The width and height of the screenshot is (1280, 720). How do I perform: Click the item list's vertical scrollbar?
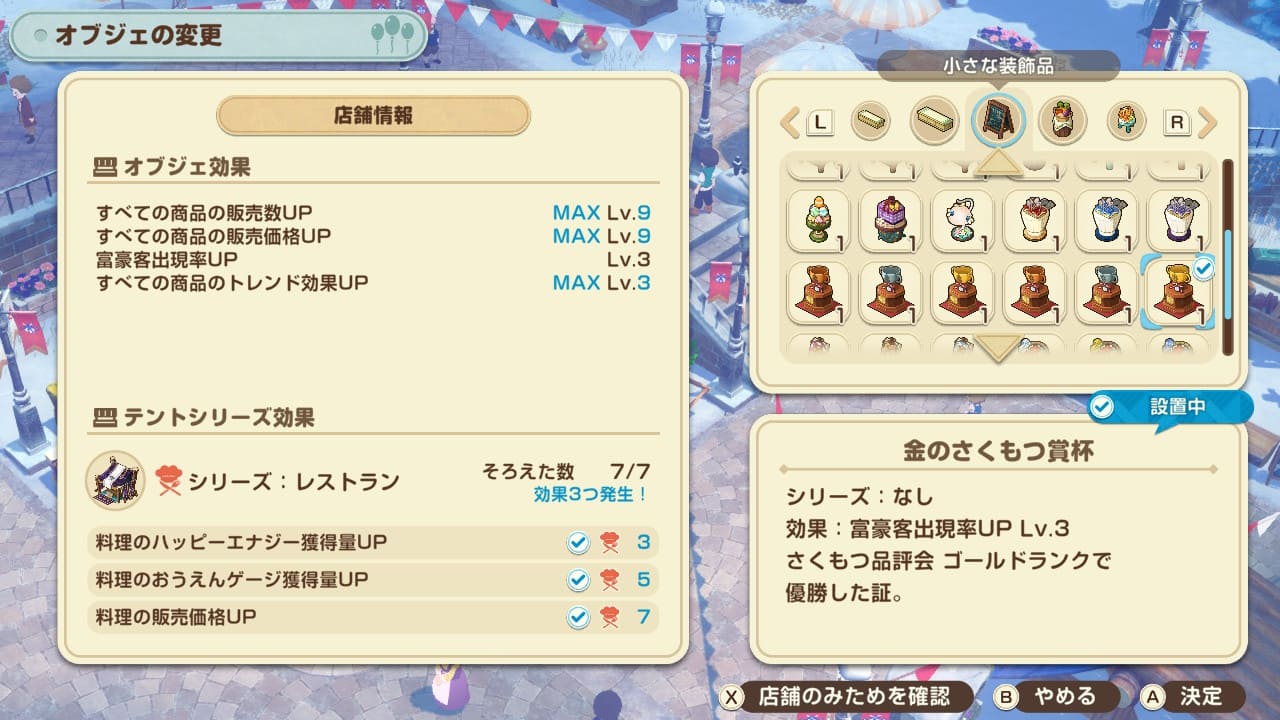[x=1227, y=256]
